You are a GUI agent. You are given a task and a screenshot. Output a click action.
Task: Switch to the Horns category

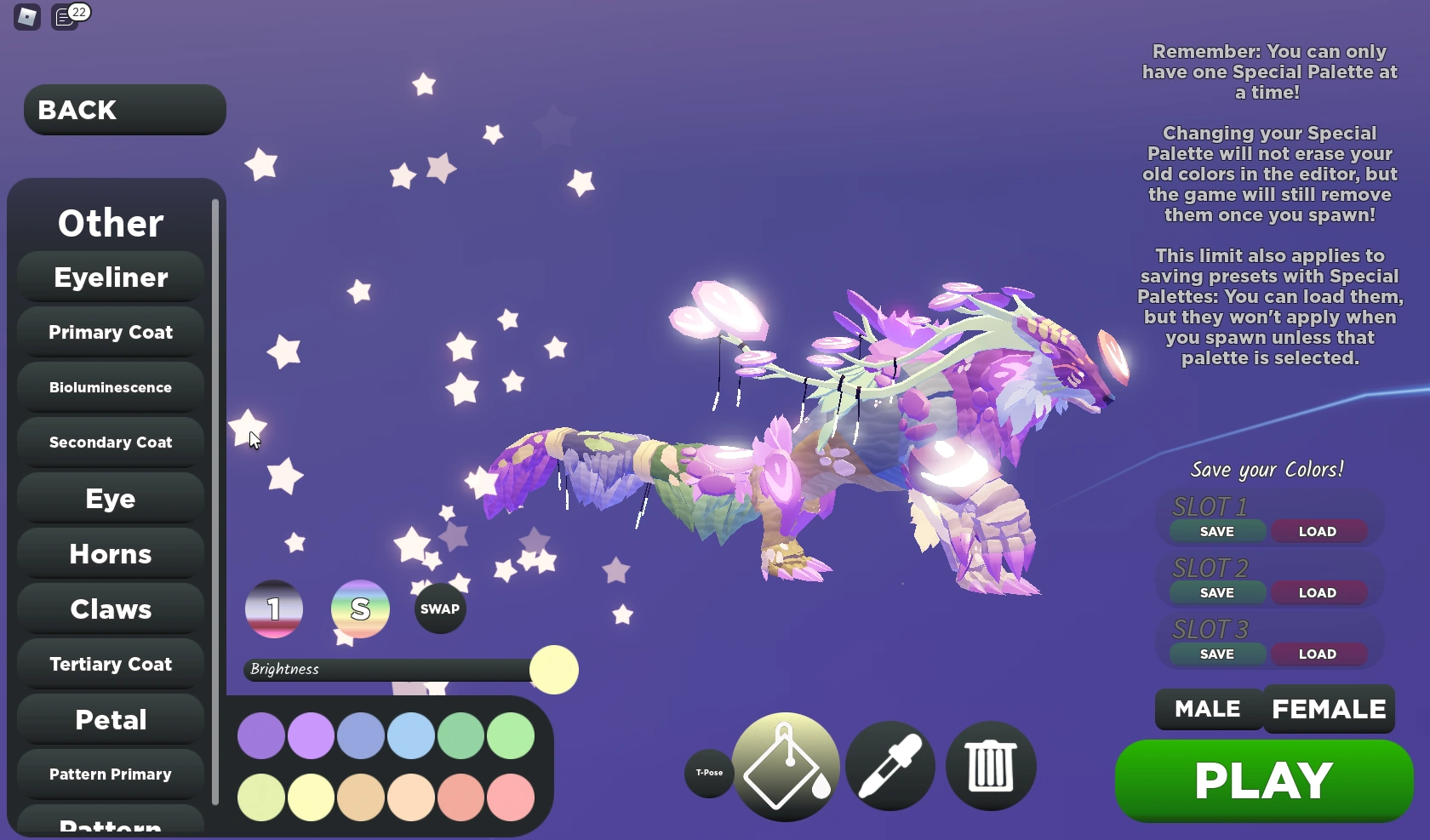click(x=110, y=553)
